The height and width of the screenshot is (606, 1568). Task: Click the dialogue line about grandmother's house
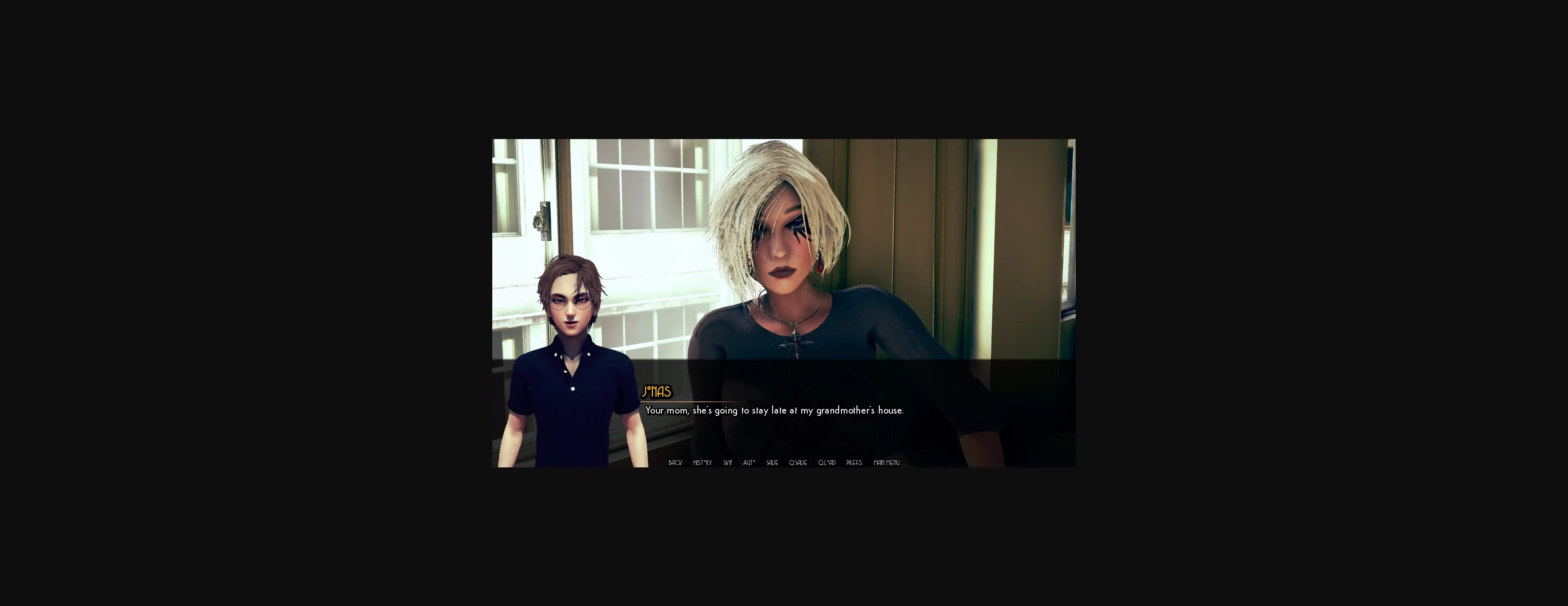[774, 410]
